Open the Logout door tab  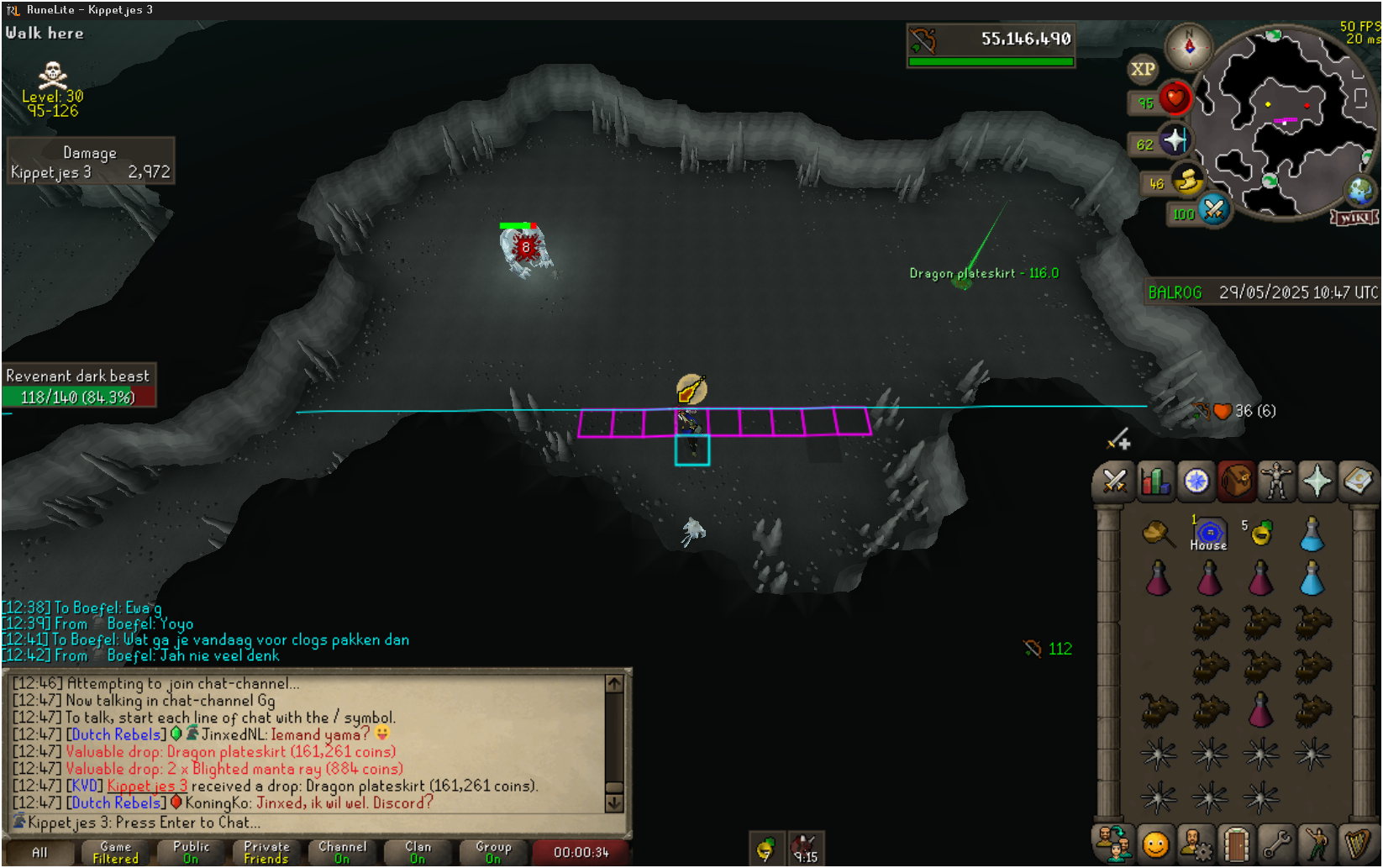tap(1236, 844)
